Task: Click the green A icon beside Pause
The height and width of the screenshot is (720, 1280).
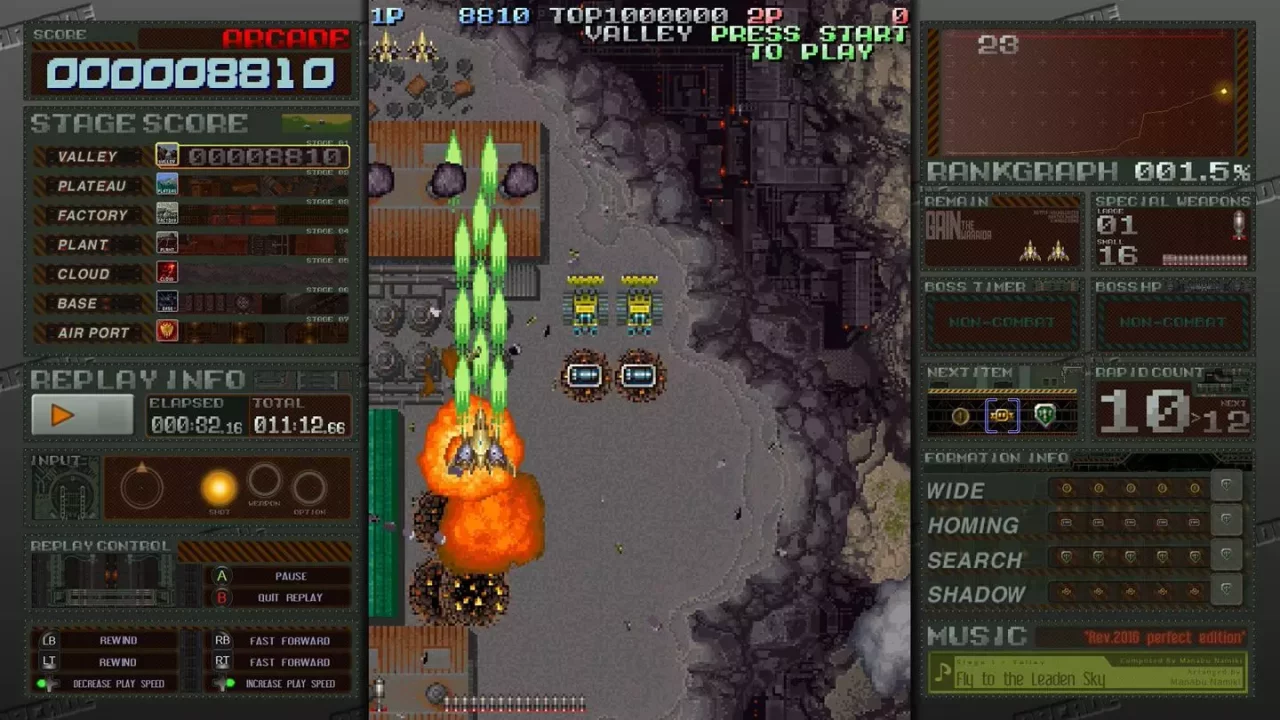Action: [222, 576]
